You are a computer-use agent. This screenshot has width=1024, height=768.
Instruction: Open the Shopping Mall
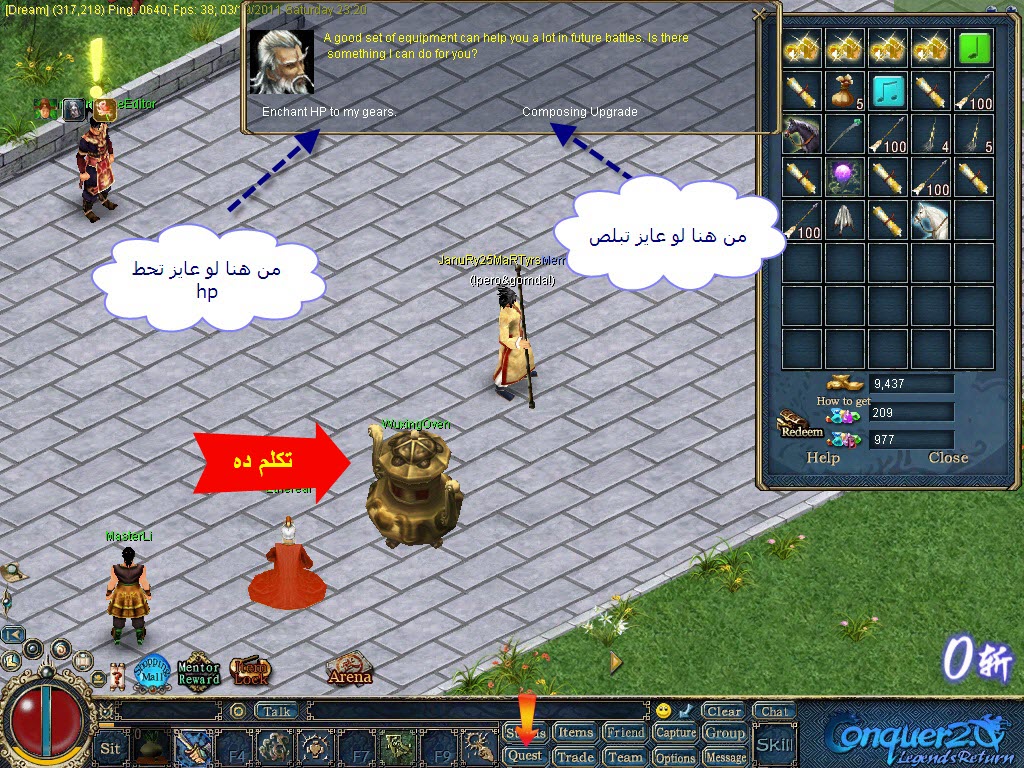[152, 672]
